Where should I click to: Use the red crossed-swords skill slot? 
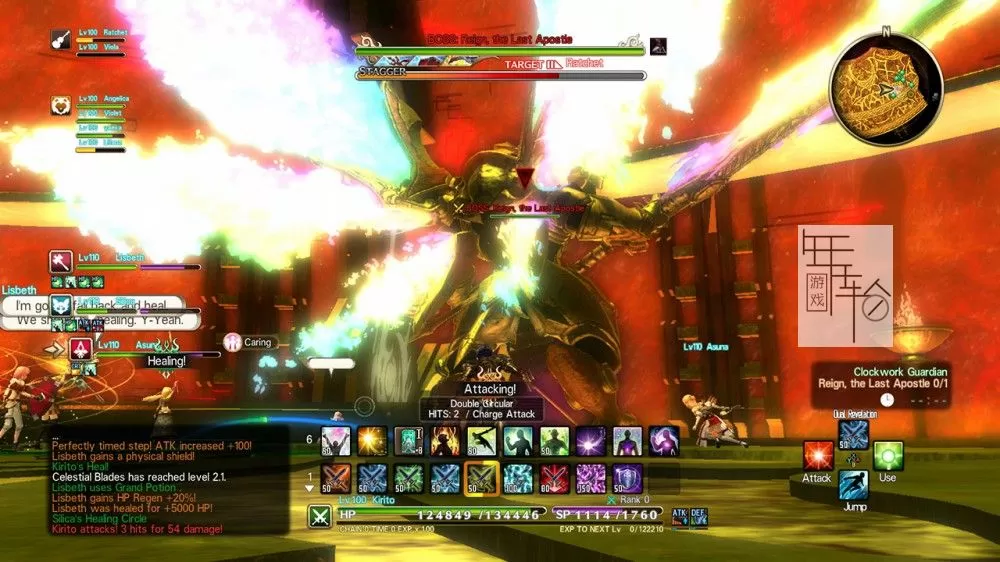(554, 477)
